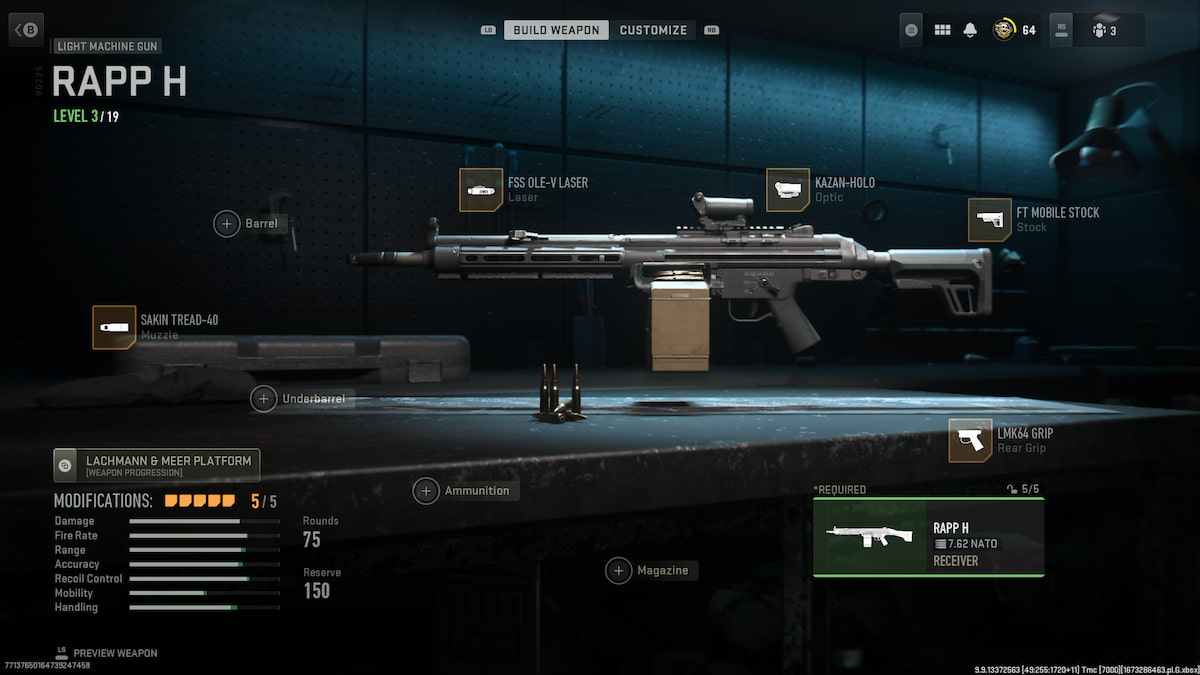Add an Underbarrel attachment
The image size is (1200, 675).
264,398
